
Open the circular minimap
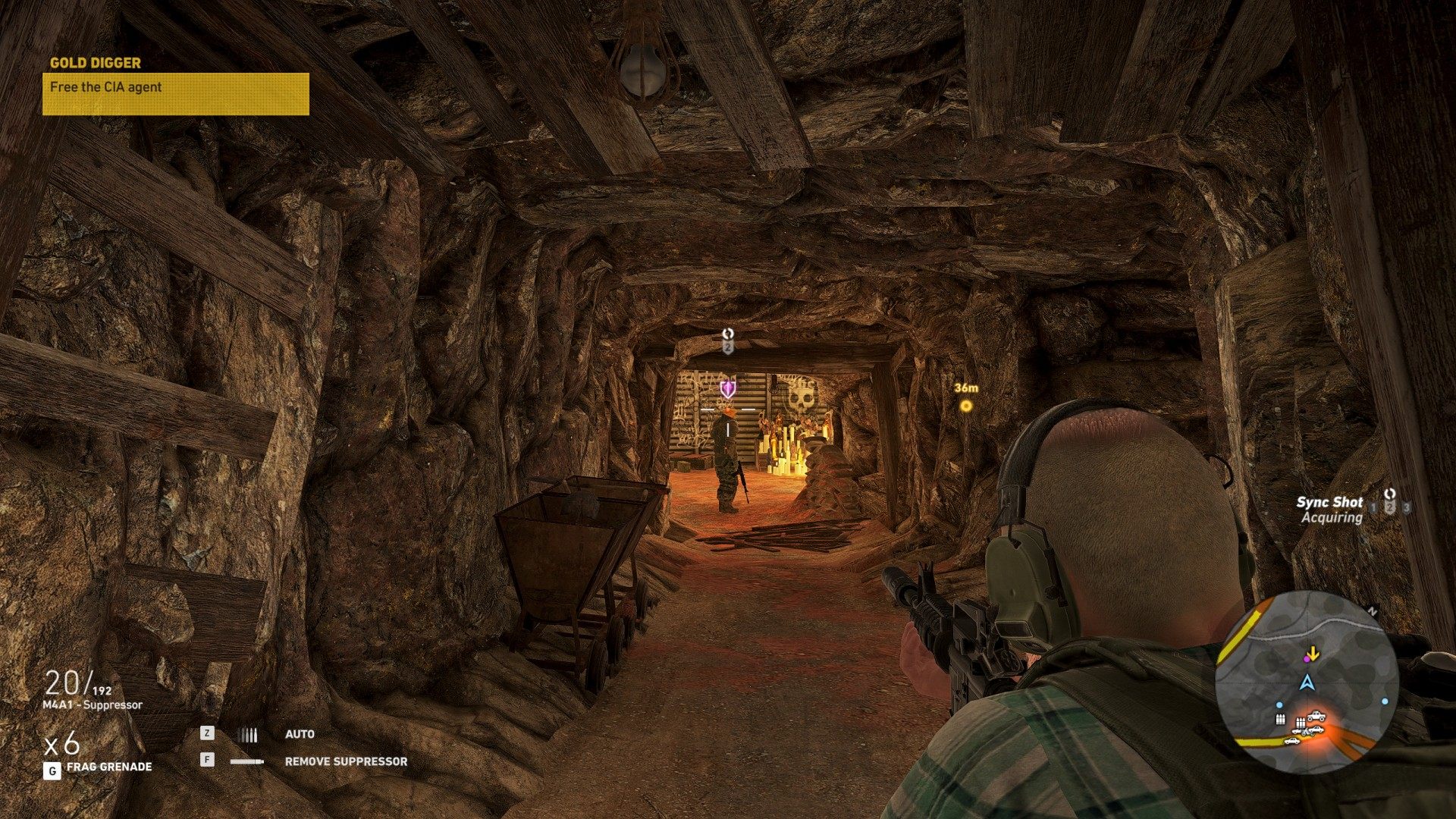coord(1307,682)
